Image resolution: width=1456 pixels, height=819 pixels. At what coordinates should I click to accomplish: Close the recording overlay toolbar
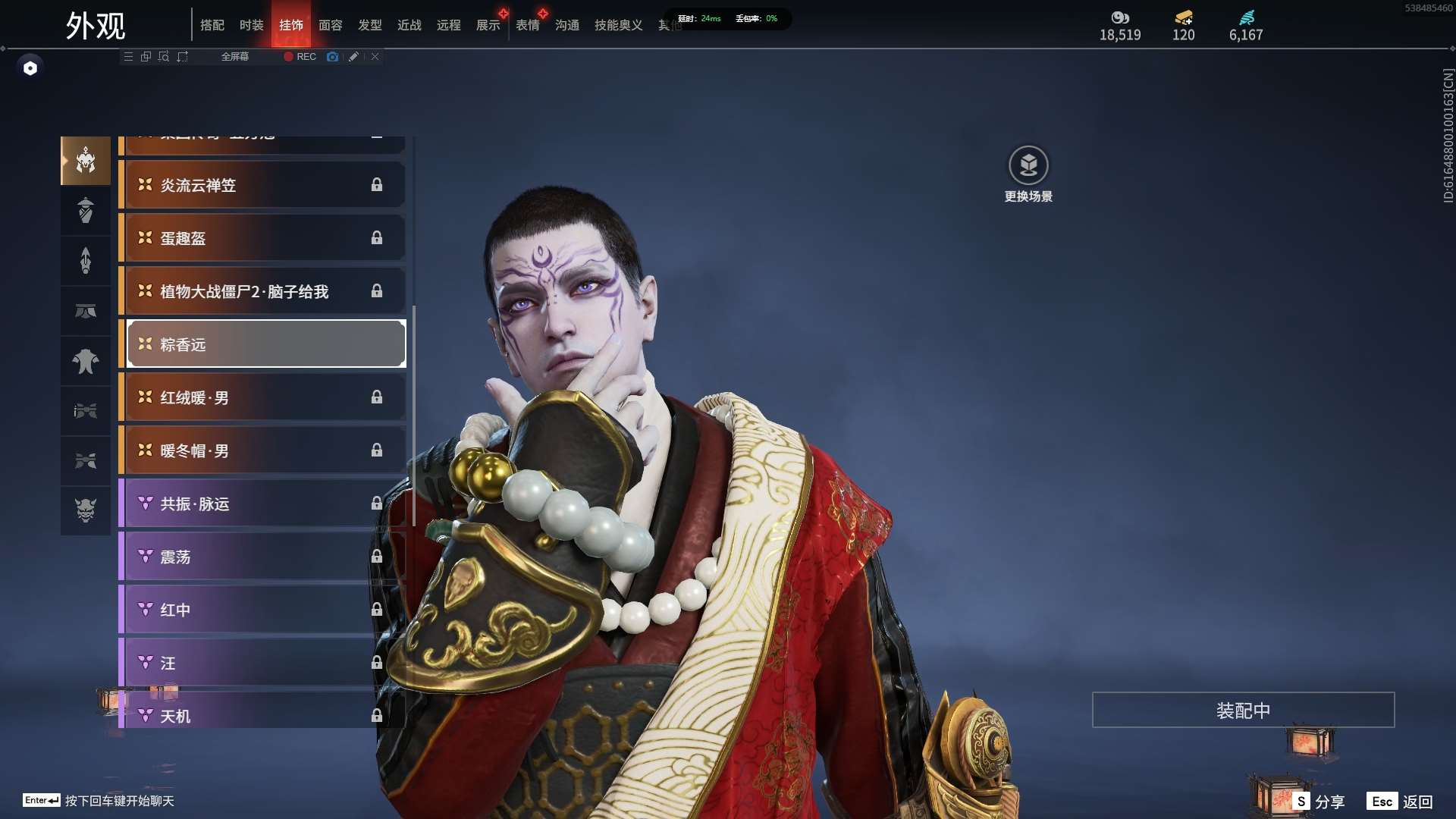375,57
